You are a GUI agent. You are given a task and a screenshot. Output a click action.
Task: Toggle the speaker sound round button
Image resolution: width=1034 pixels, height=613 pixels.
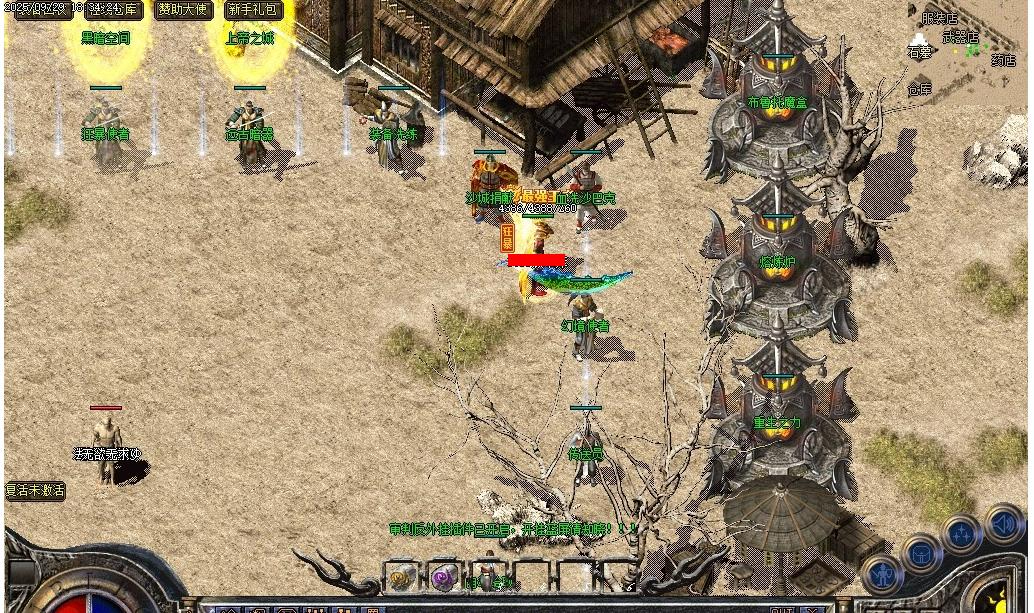click(1003, 523)
